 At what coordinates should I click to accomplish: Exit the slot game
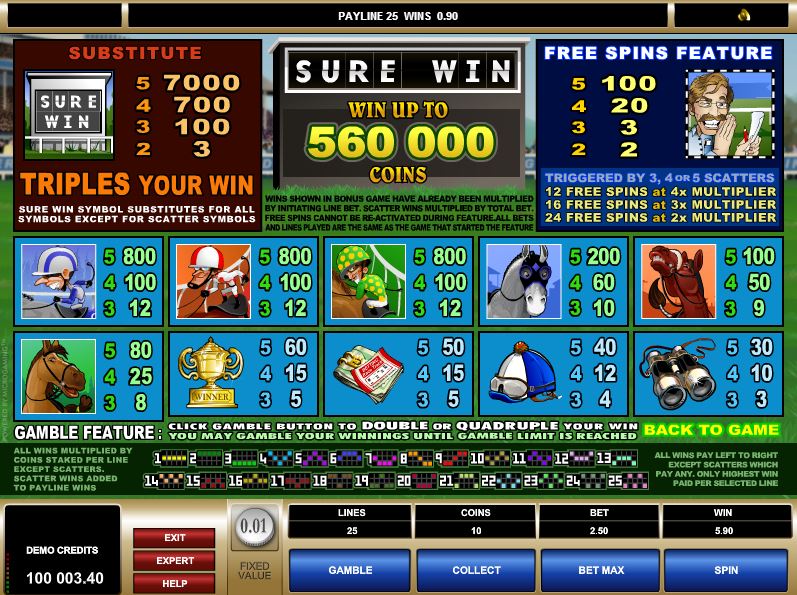[175, 538]
